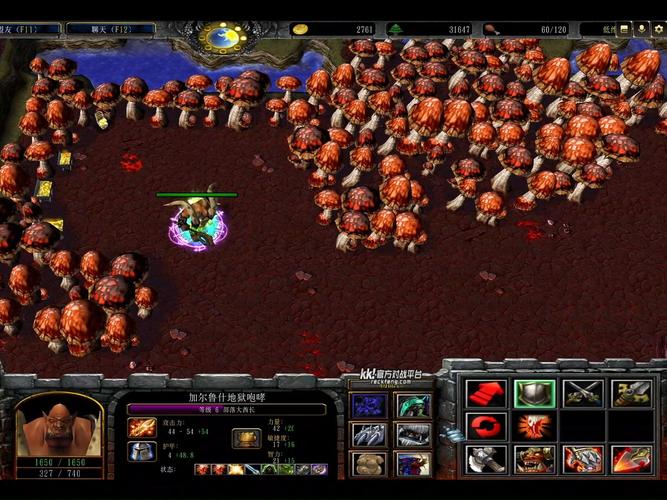This screenshot has width=667, height=500.
Task: Use the brown sack inventory item
Action: coord(368,463)
